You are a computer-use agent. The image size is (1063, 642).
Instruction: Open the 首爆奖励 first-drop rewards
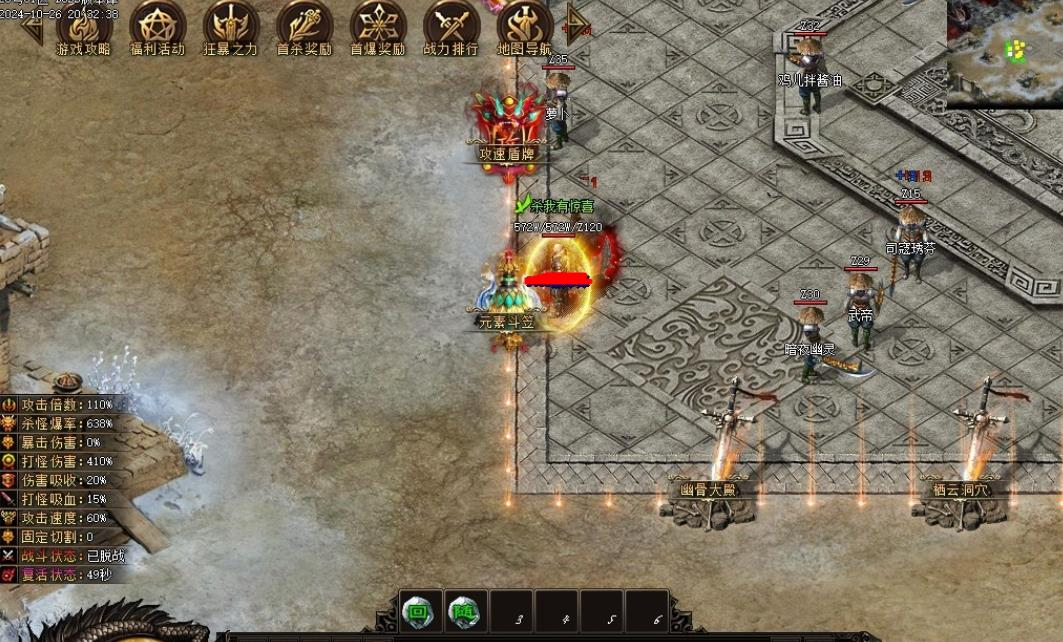(x=378, y=27)
